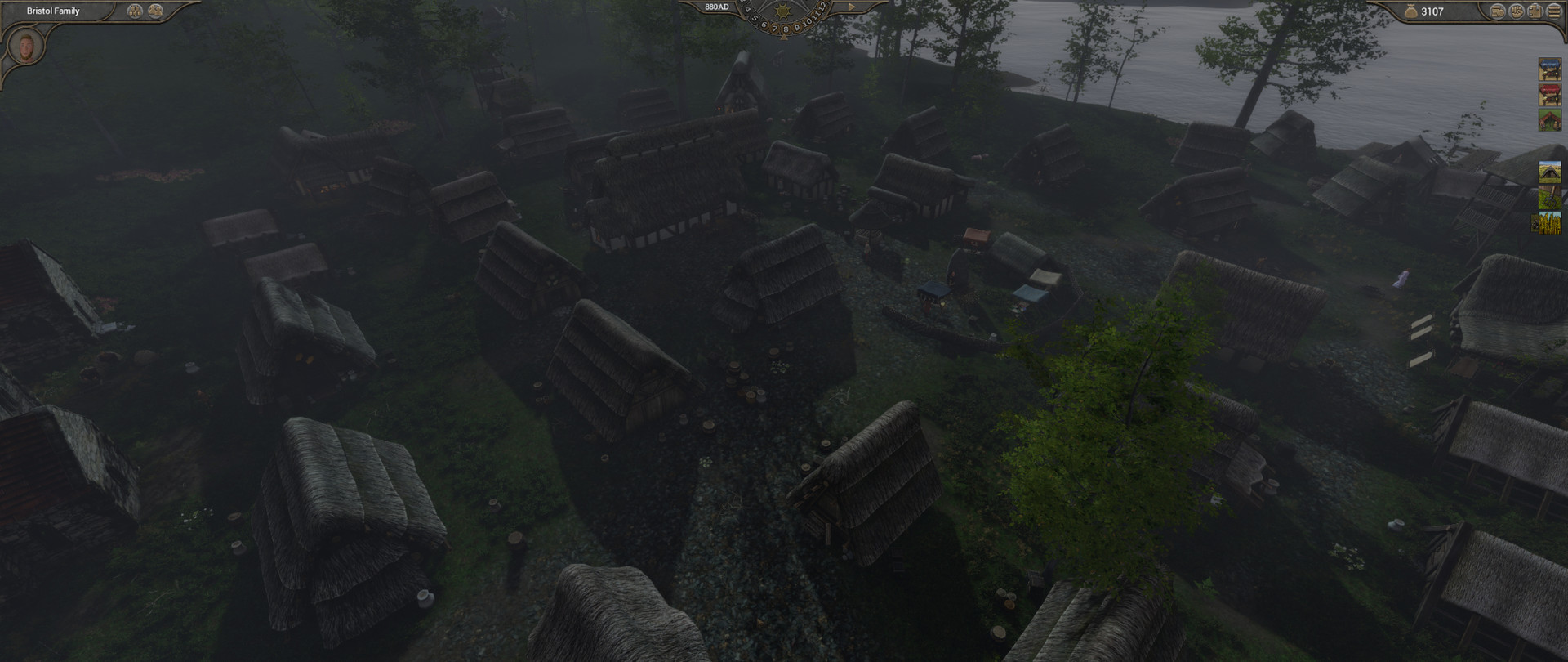Click the fist icon button
This screenshot has height=662, width=1568.
[1516, 11]
